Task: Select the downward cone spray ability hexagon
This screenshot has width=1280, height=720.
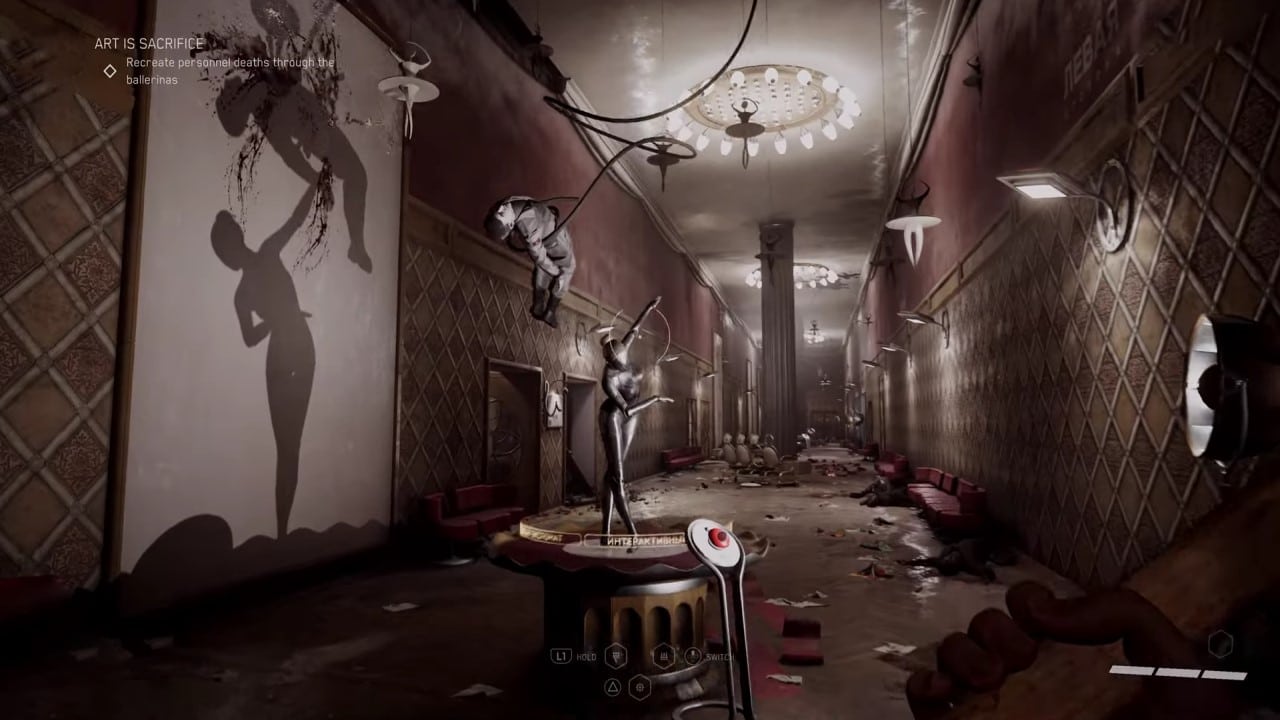Action: click(x=616, y=656)
